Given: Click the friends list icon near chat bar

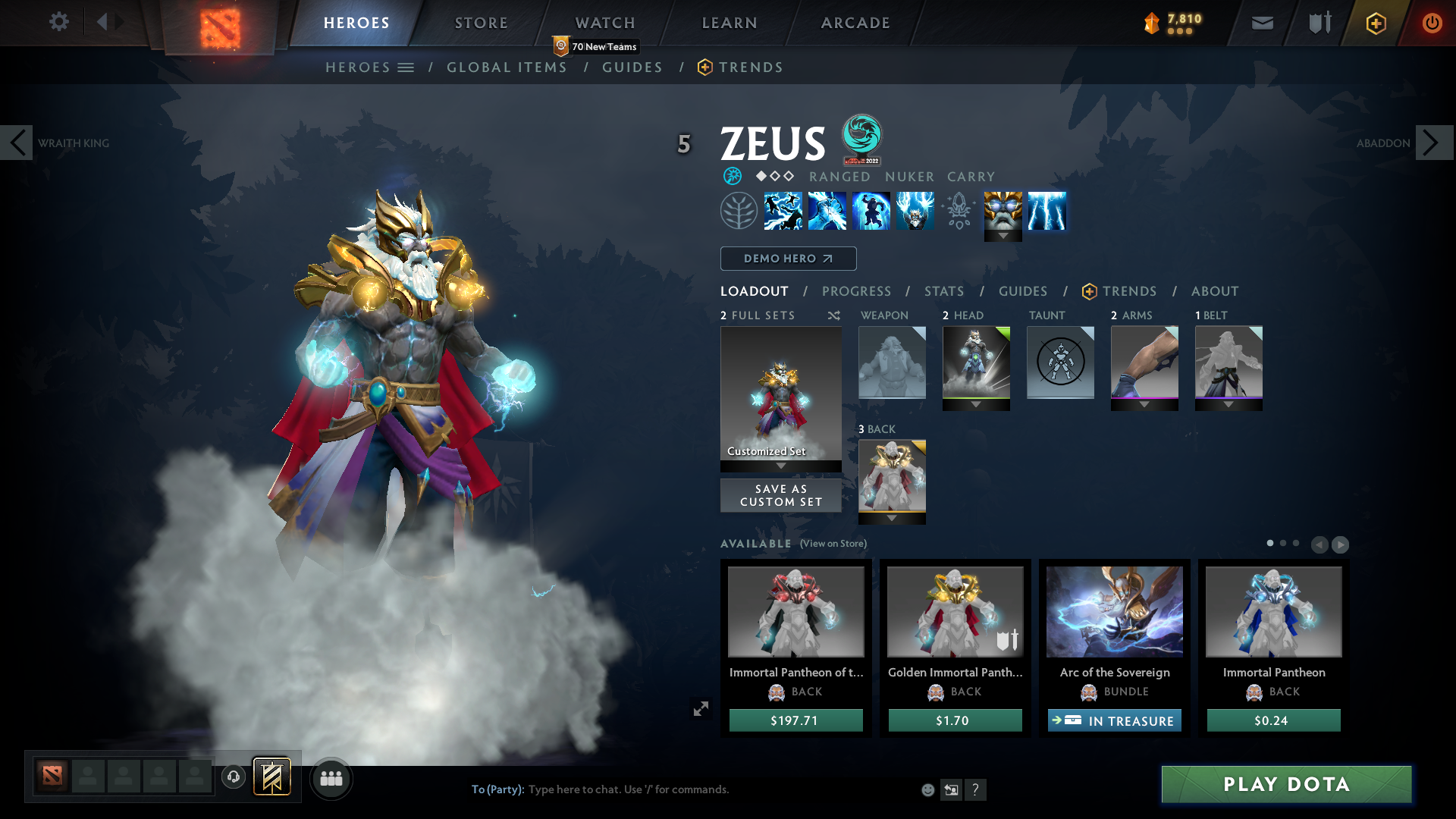Looking at the screenshot, I should click(331, 777).
